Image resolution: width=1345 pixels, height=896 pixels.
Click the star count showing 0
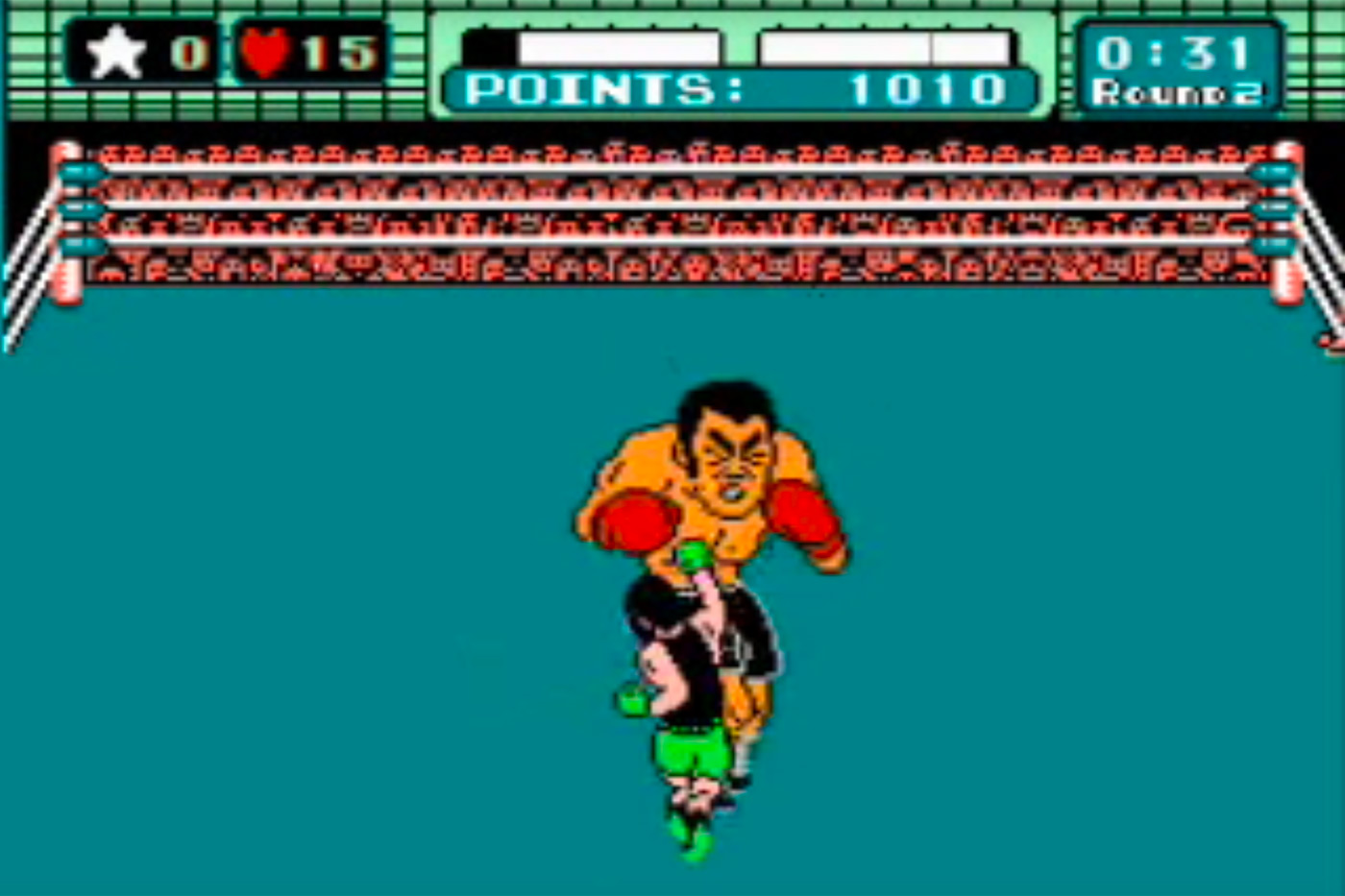(188, 52)
